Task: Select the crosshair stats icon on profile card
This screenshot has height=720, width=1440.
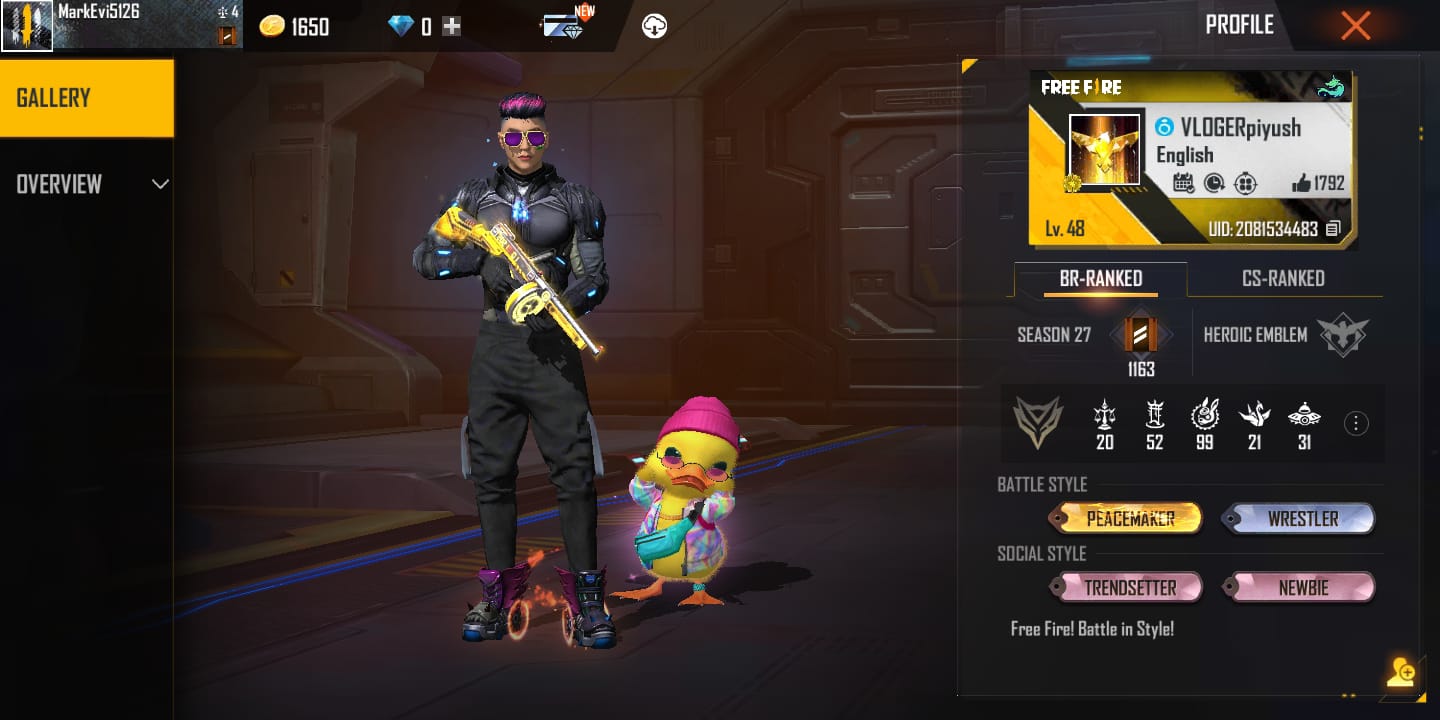Action: click(1245, 181)
